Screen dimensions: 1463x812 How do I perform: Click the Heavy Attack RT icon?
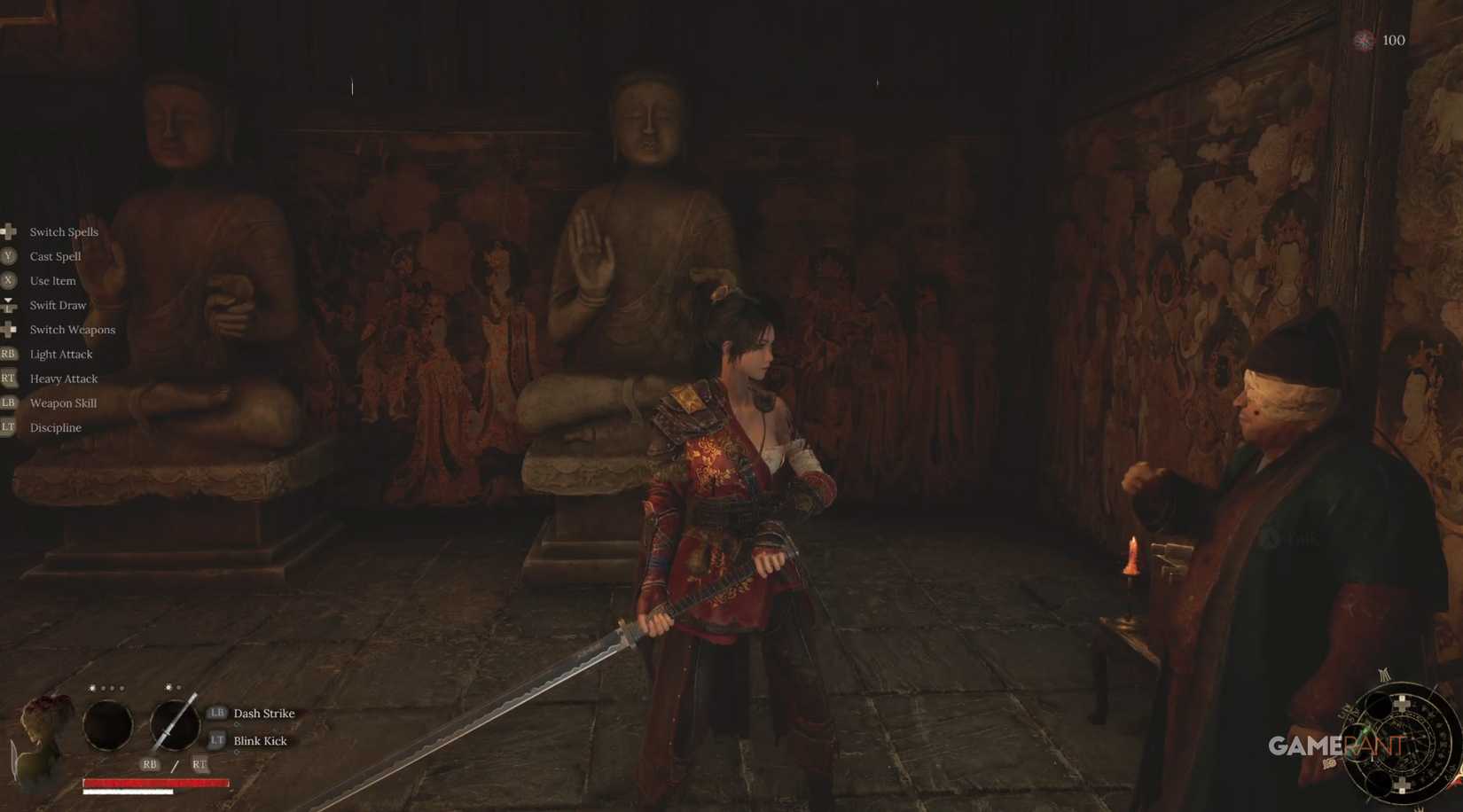pyautogui.click(x=9, y=379)
